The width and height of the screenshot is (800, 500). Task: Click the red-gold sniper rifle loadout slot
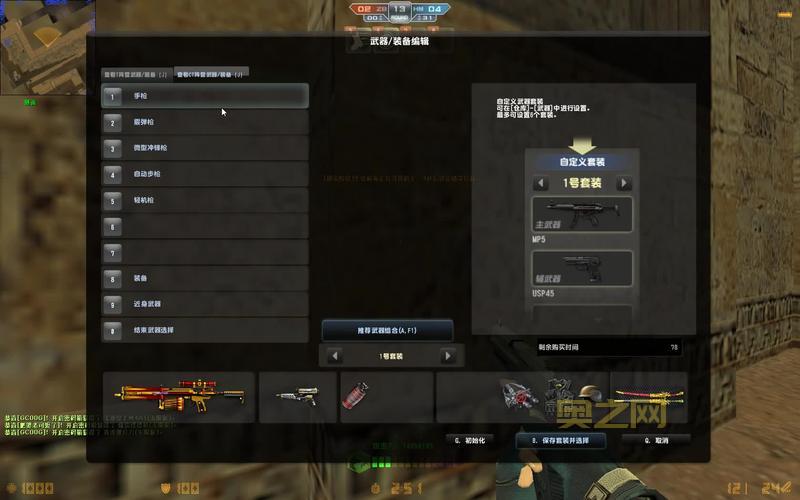178,397
